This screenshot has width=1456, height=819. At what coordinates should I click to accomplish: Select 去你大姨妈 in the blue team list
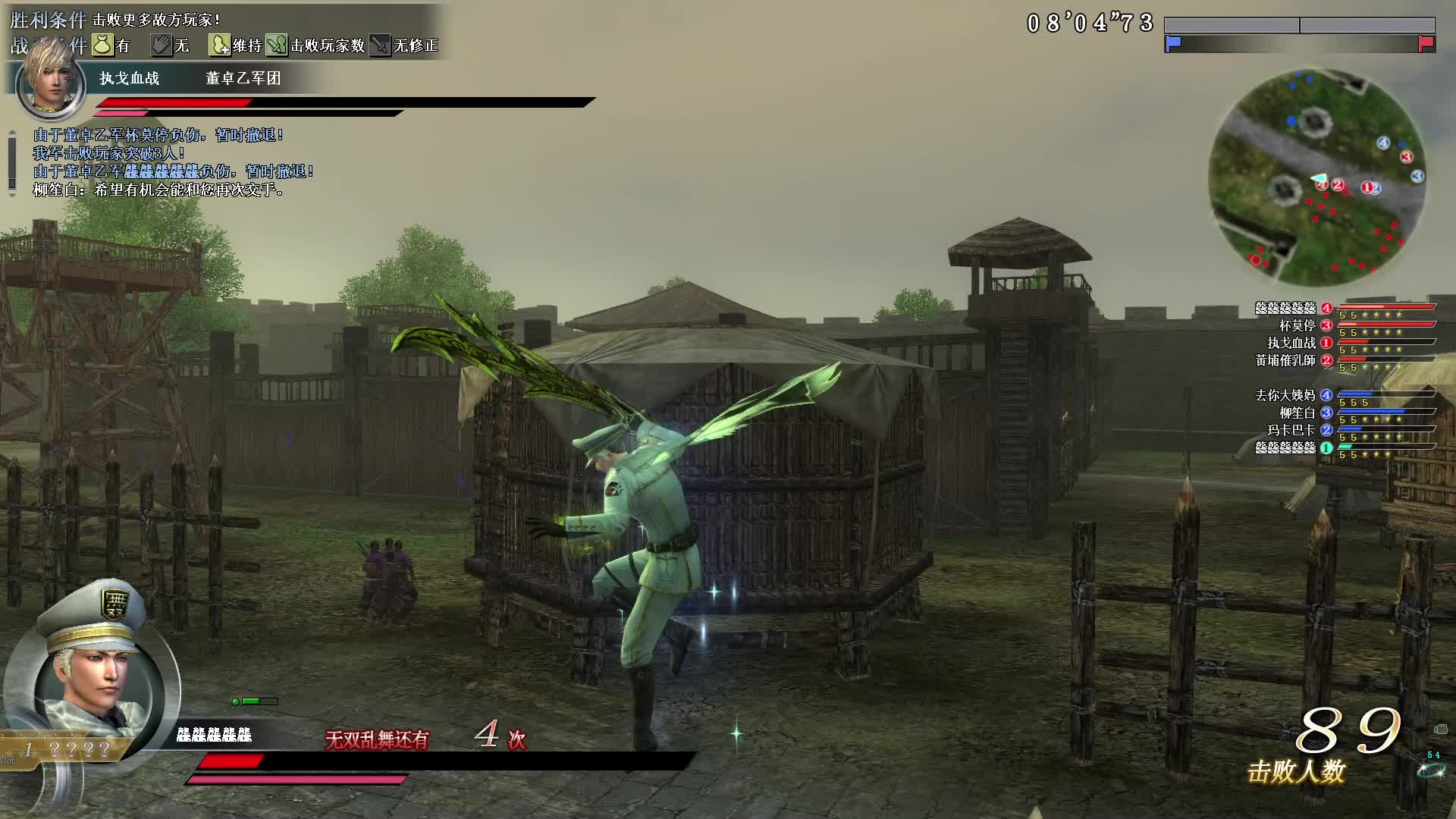click(1285, 395)
